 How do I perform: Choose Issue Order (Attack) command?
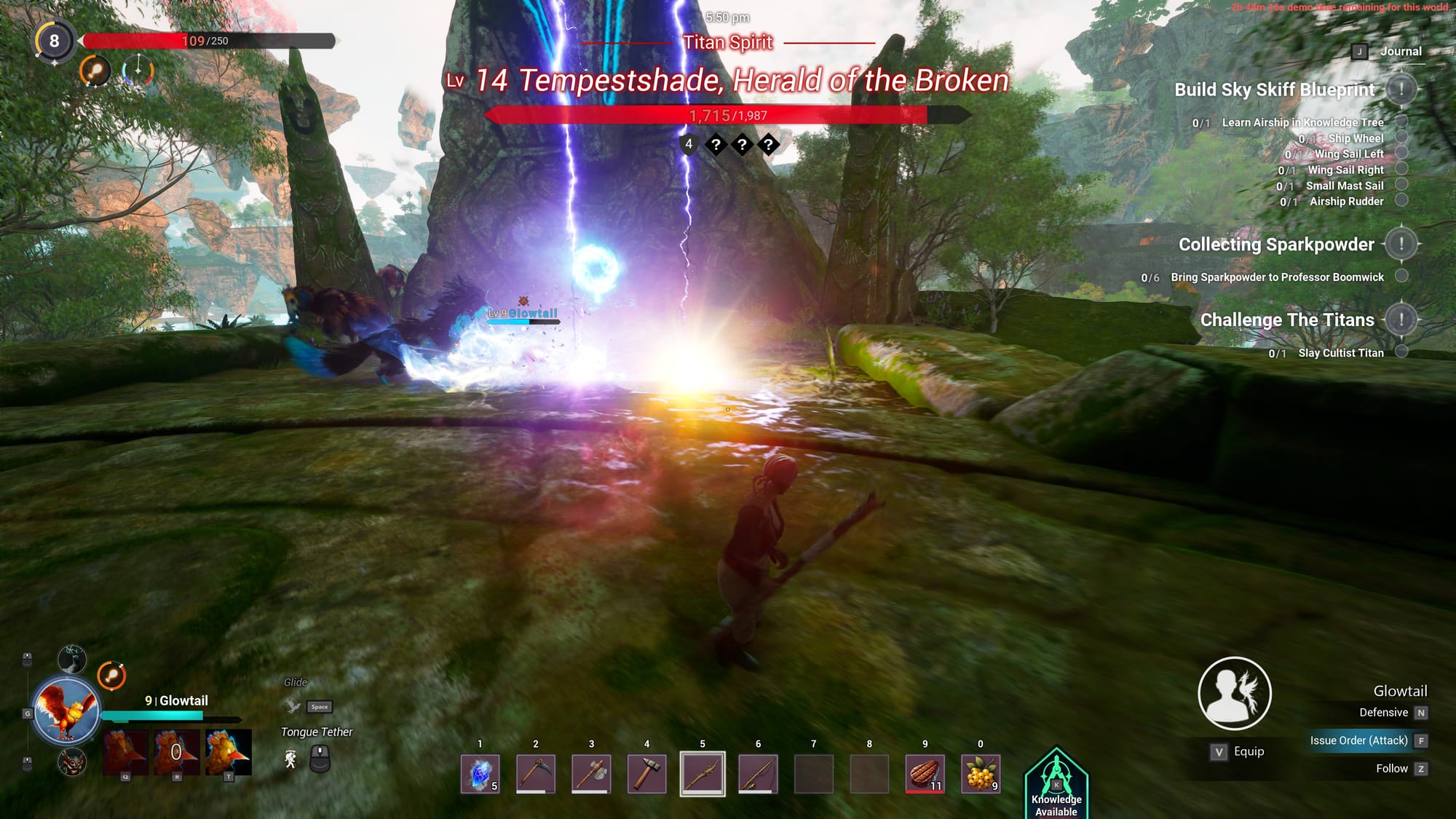pos(1359,740)
